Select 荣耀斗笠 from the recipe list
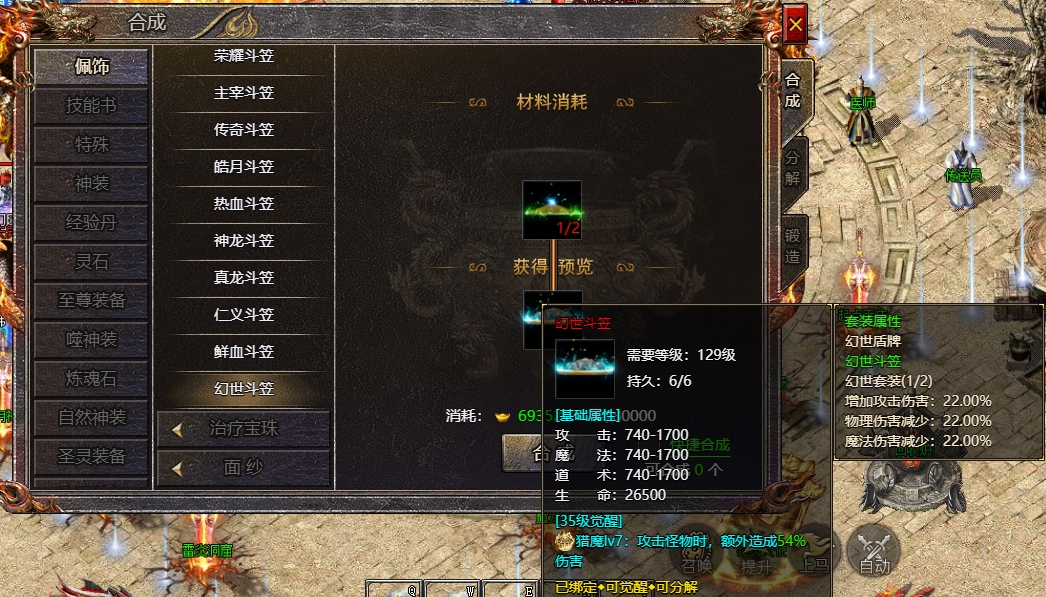The image size is (1046, 597). click(x=244, y=56)
